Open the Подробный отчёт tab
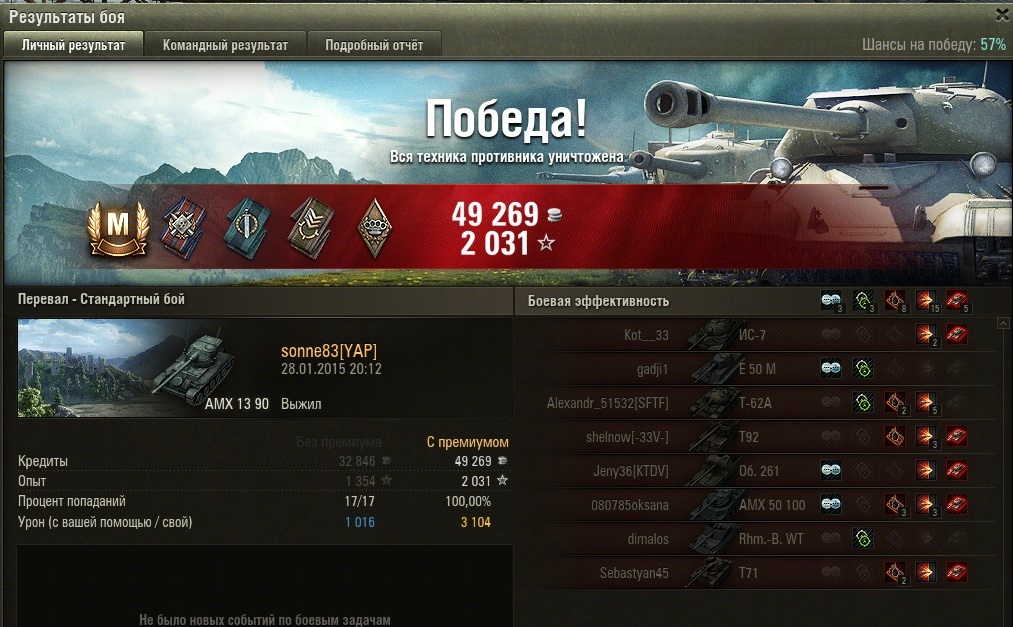The image size is (1013, 627). [x=374, y=45]
